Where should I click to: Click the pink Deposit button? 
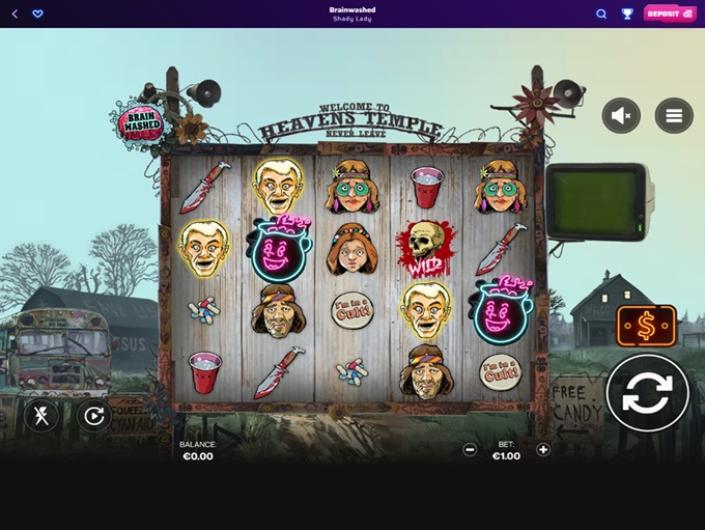[669, 14]
